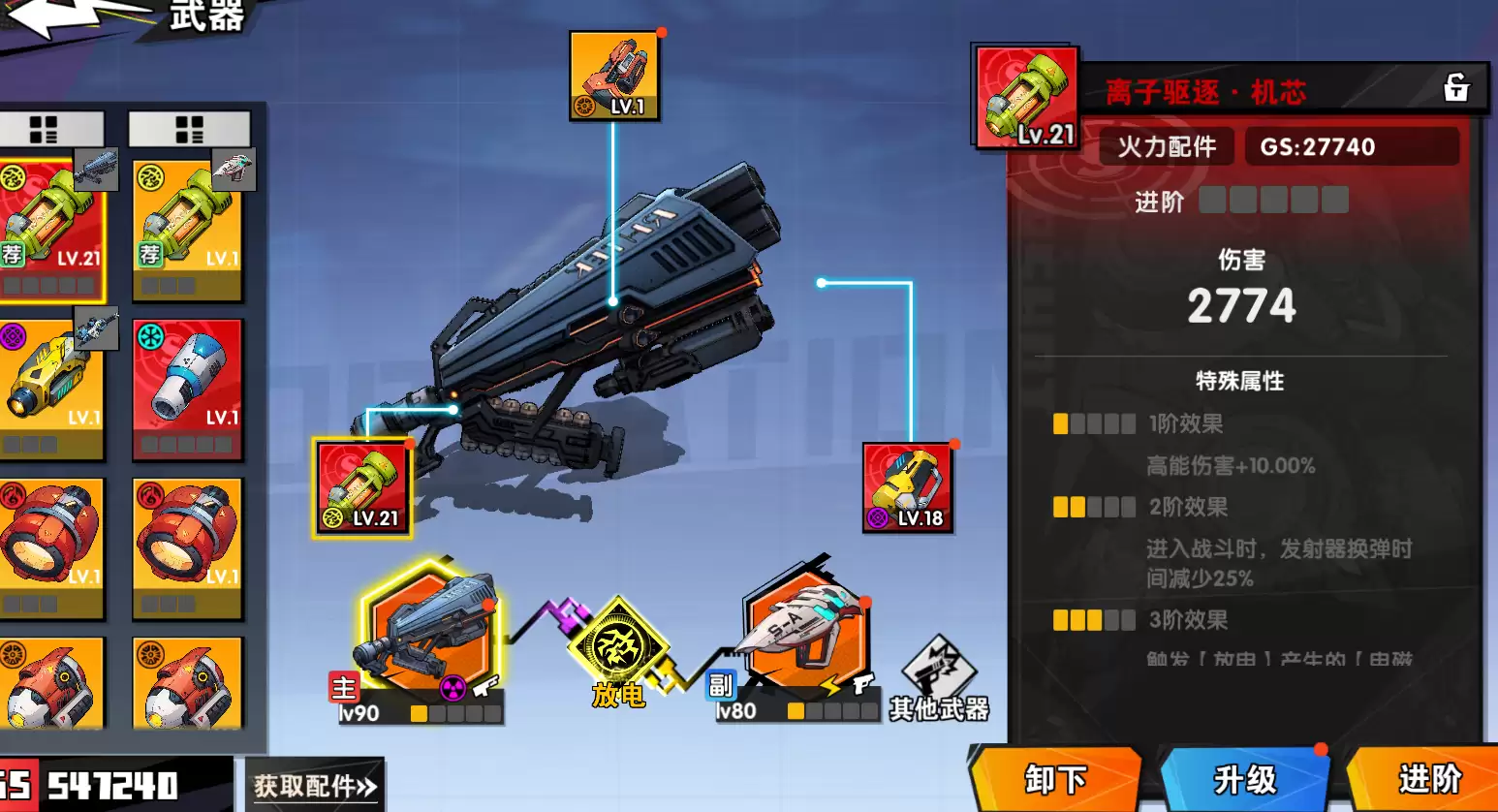1498x812 pixels.
Task: Open the LV.1 accessory slot on the weapon muzzle
Action: click(x=613, y=78)
